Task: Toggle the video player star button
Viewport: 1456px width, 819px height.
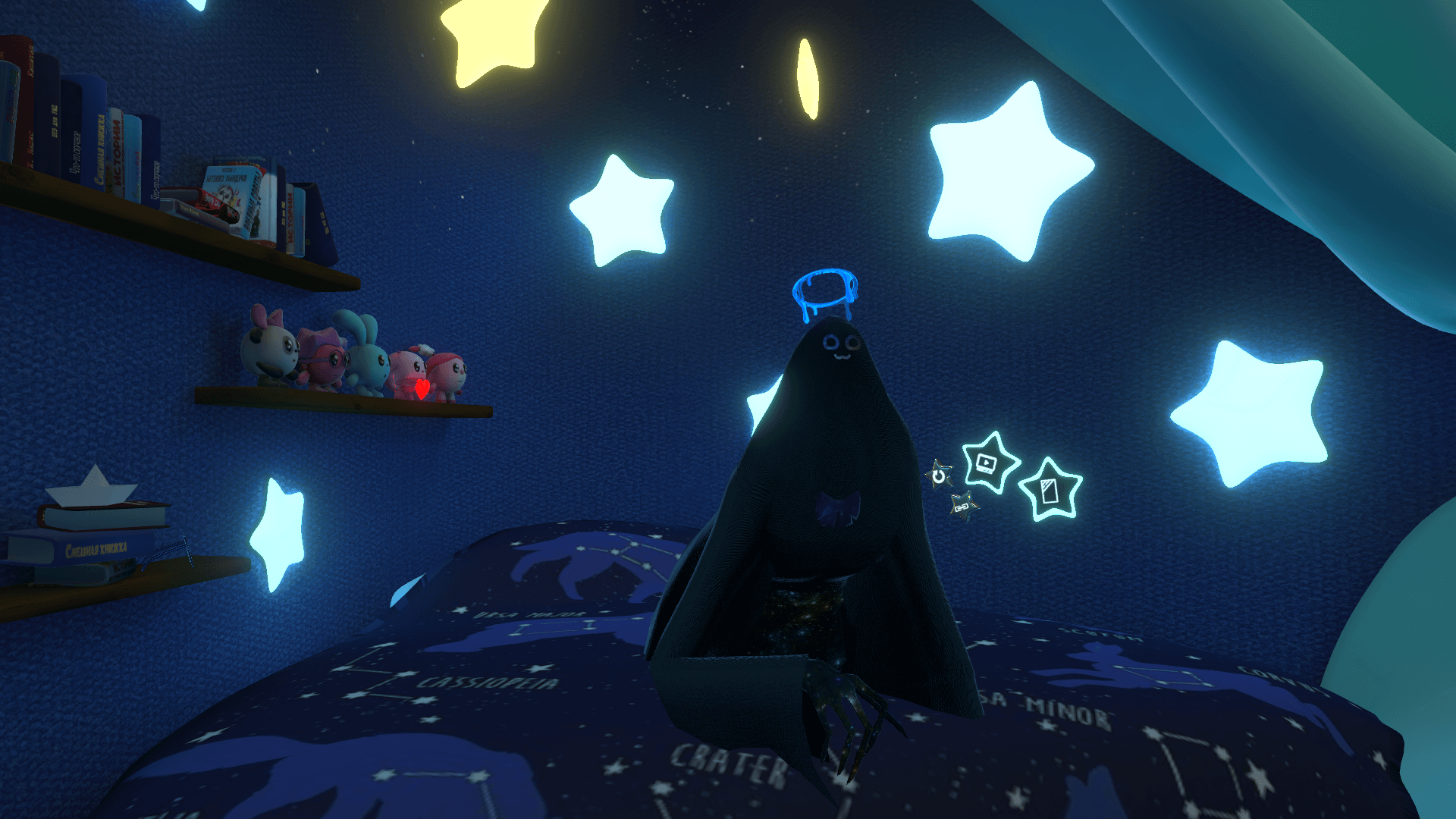Action: [987, 463]
